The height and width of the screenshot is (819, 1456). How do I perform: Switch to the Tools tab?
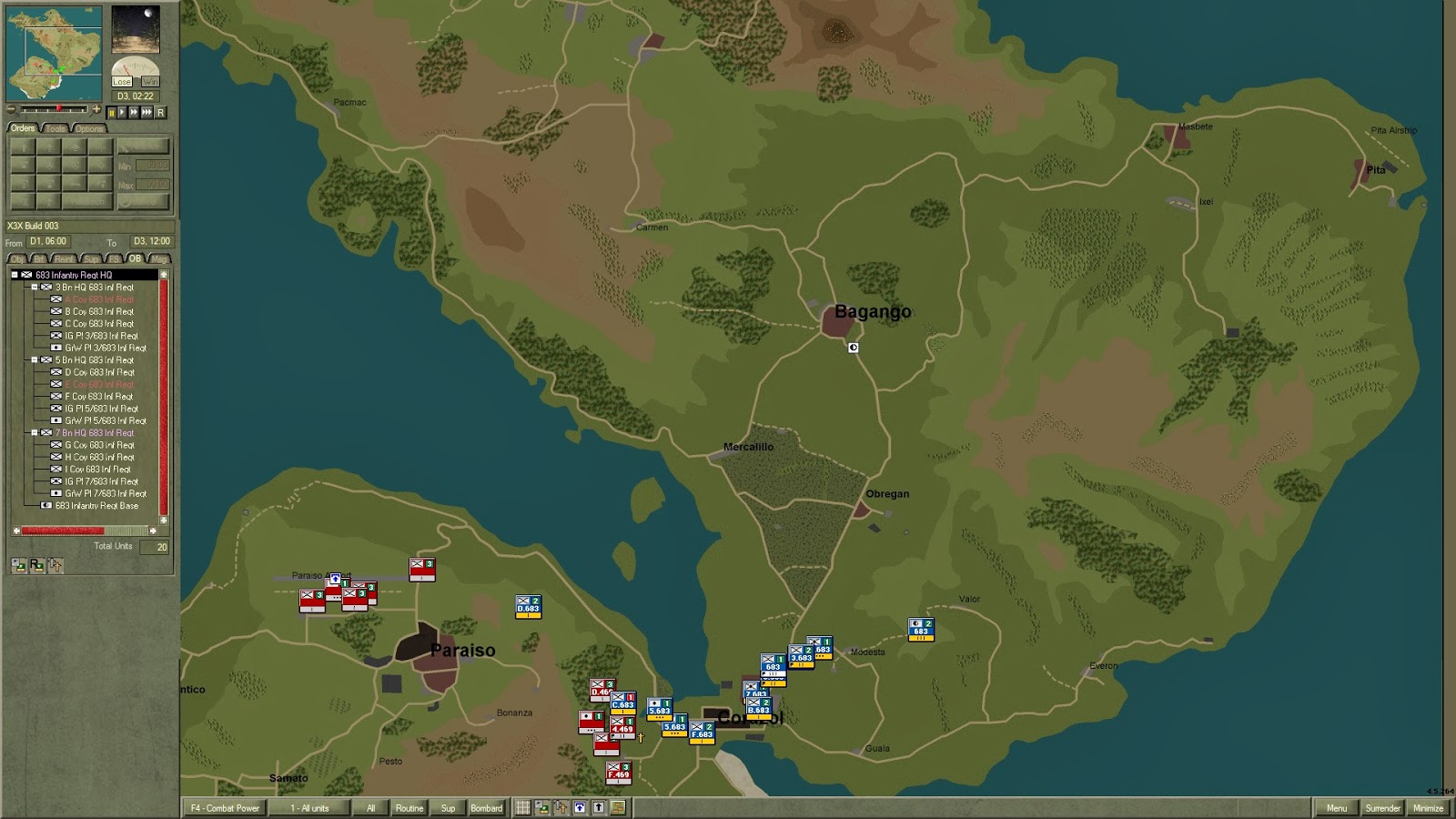[56, 127]
